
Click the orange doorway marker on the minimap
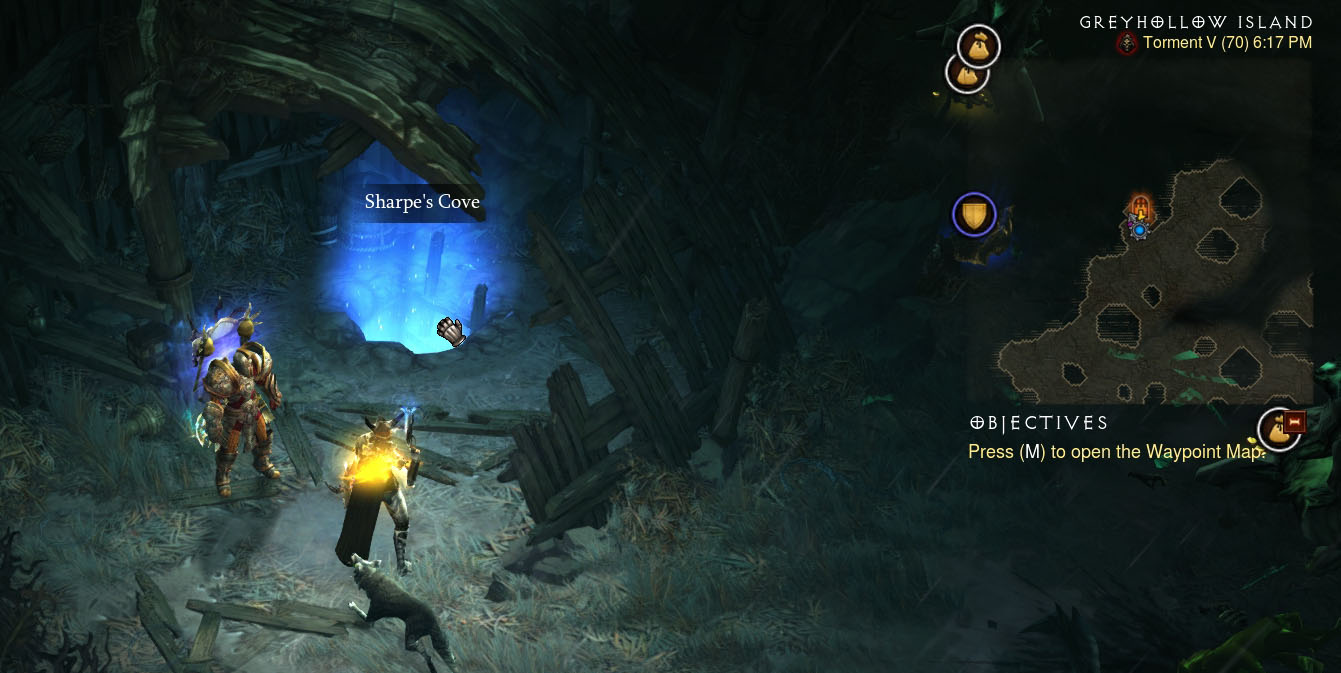pos(1139,208)
